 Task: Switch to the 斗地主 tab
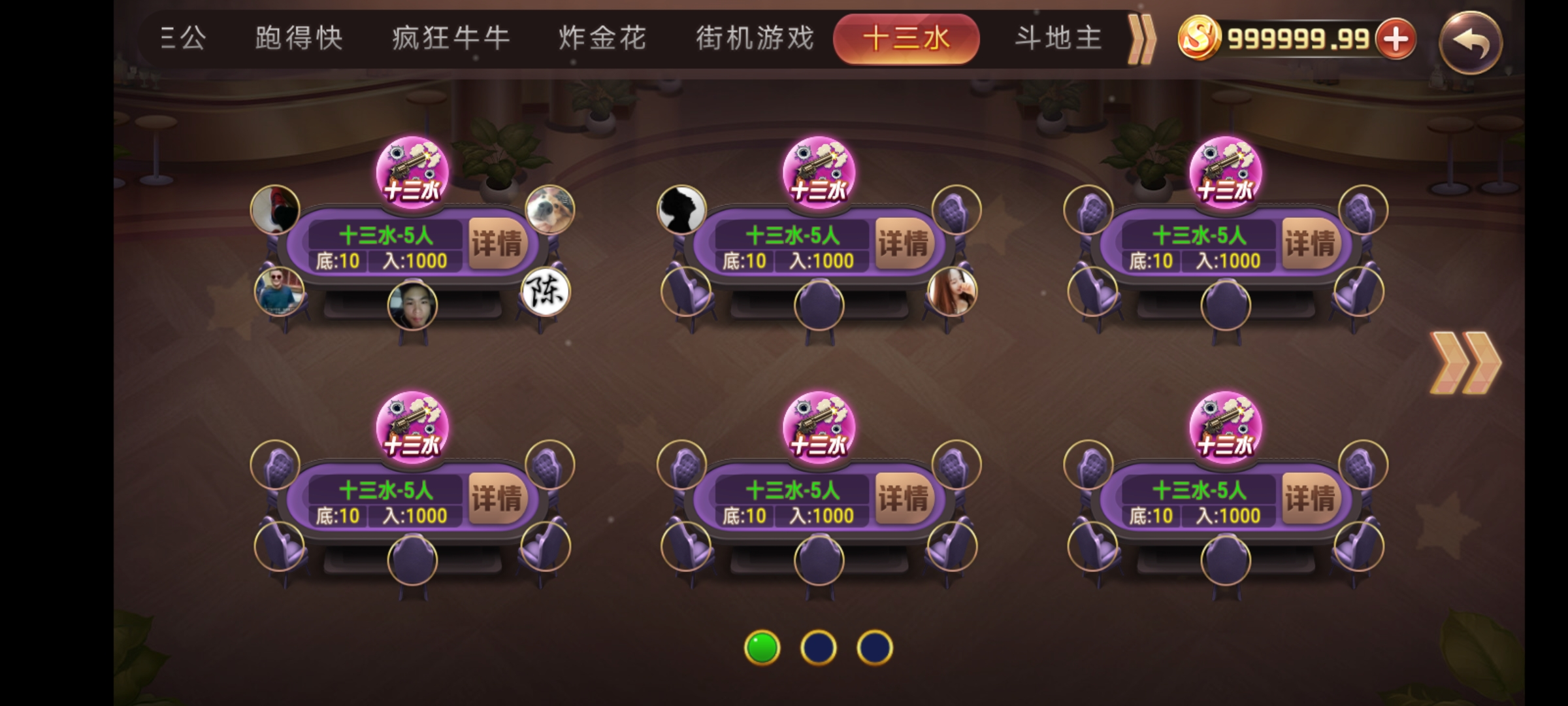[1057, 37]
